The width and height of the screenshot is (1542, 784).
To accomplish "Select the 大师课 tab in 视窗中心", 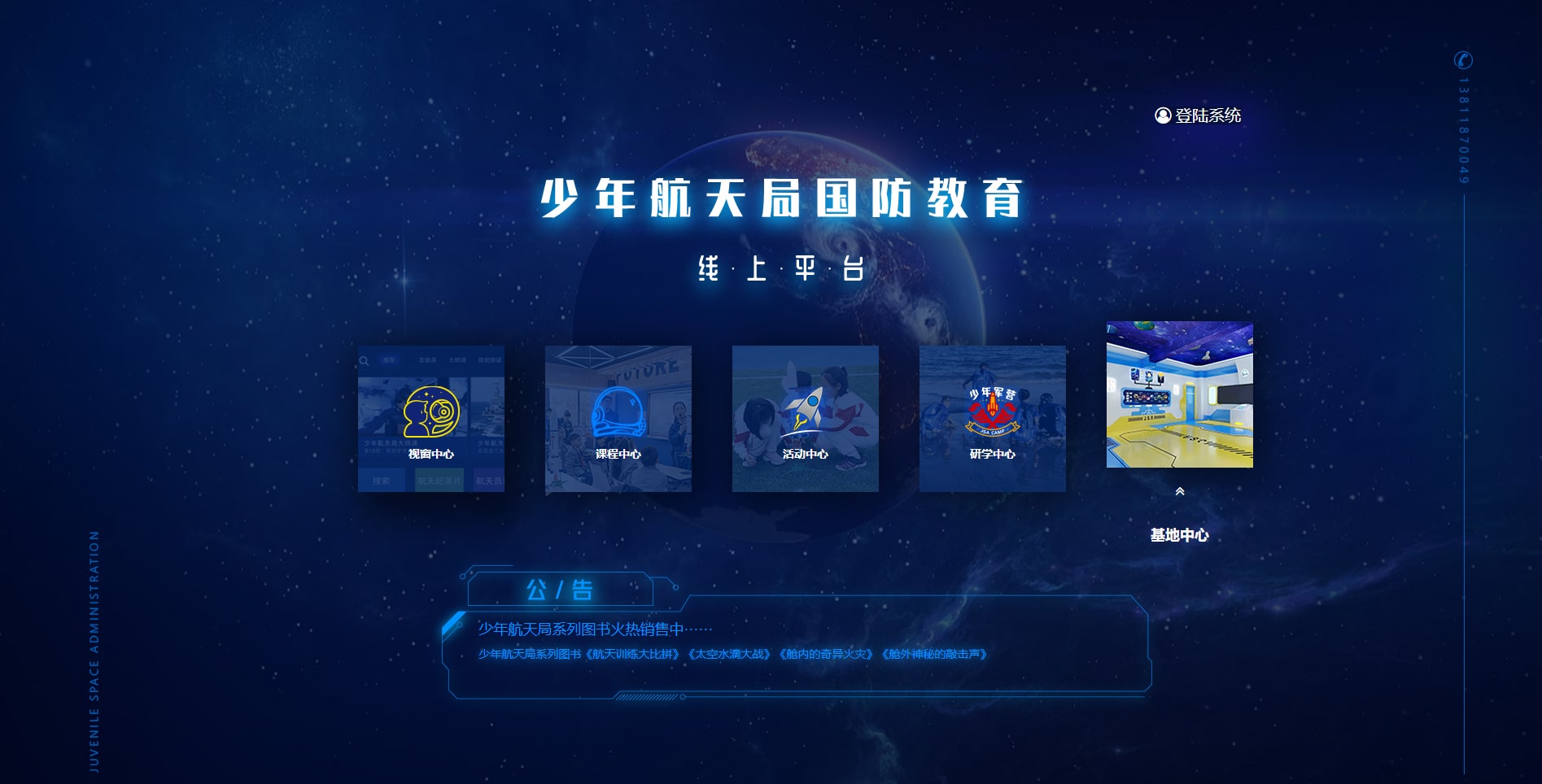I will tap(458, 360).
